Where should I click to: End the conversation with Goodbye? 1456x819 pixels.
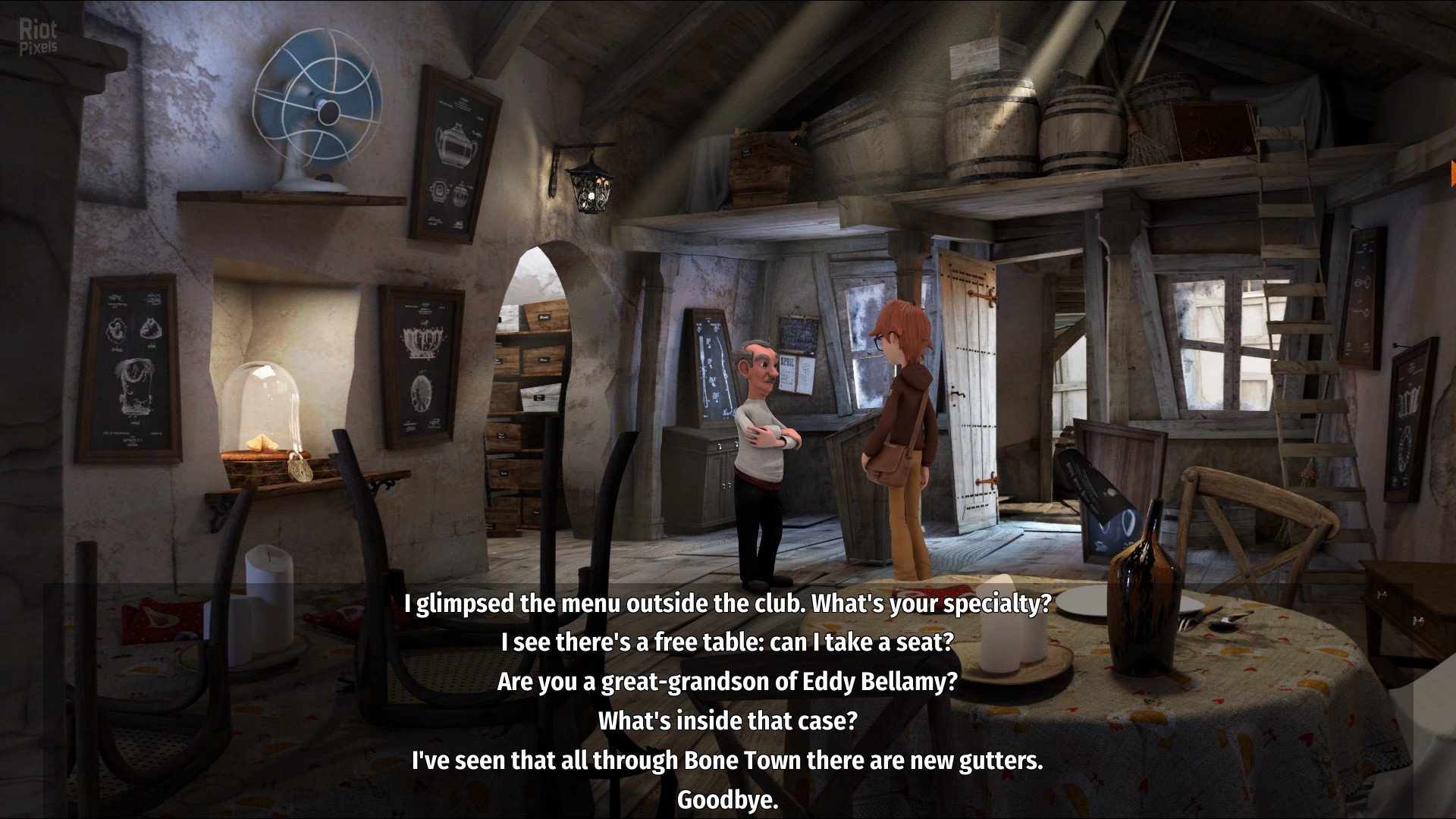[x=726, y=799]
